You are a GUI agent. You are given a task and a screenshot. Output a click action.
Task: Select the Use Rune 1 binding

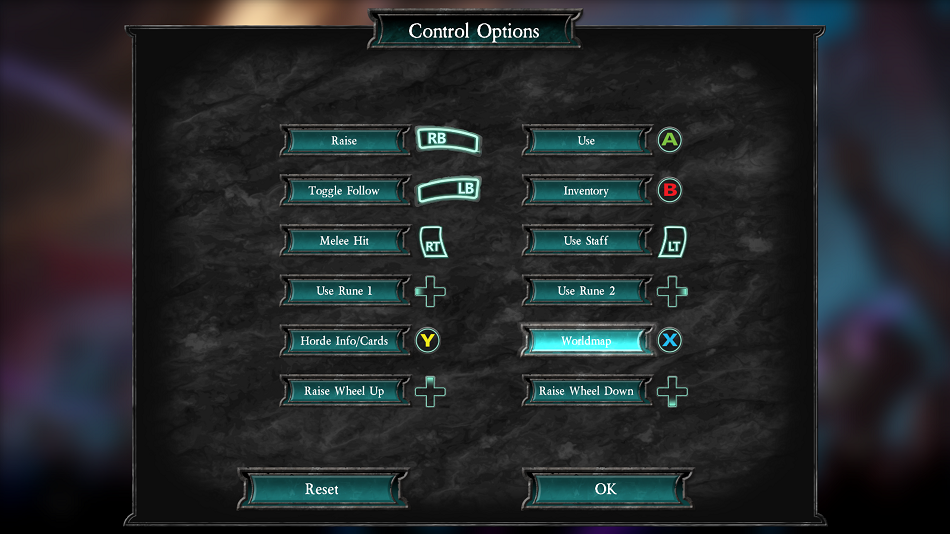pyautogui.click(x=344, y=291)
